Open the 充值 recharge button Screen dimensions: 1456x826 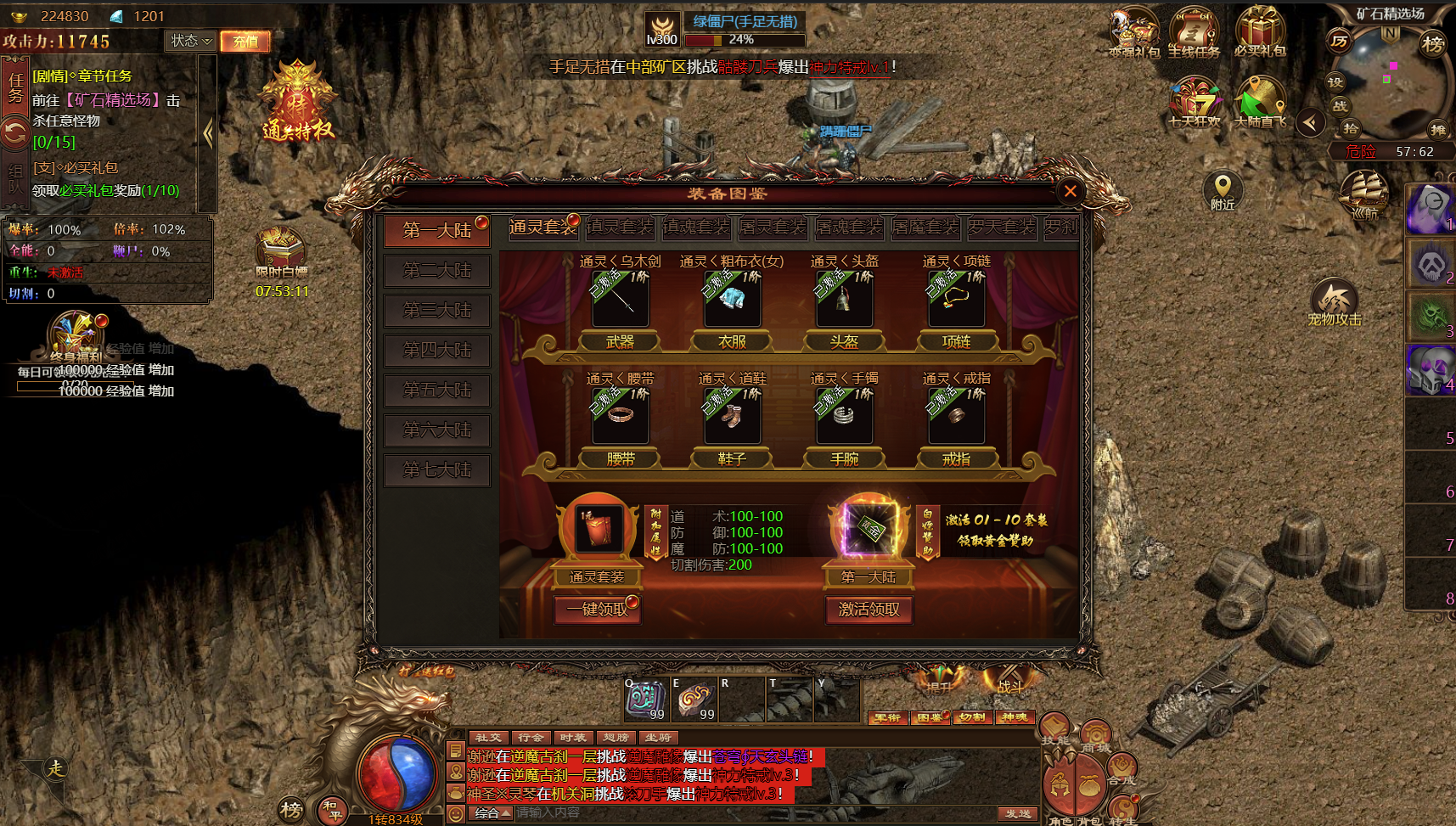[x=245, y=41]
